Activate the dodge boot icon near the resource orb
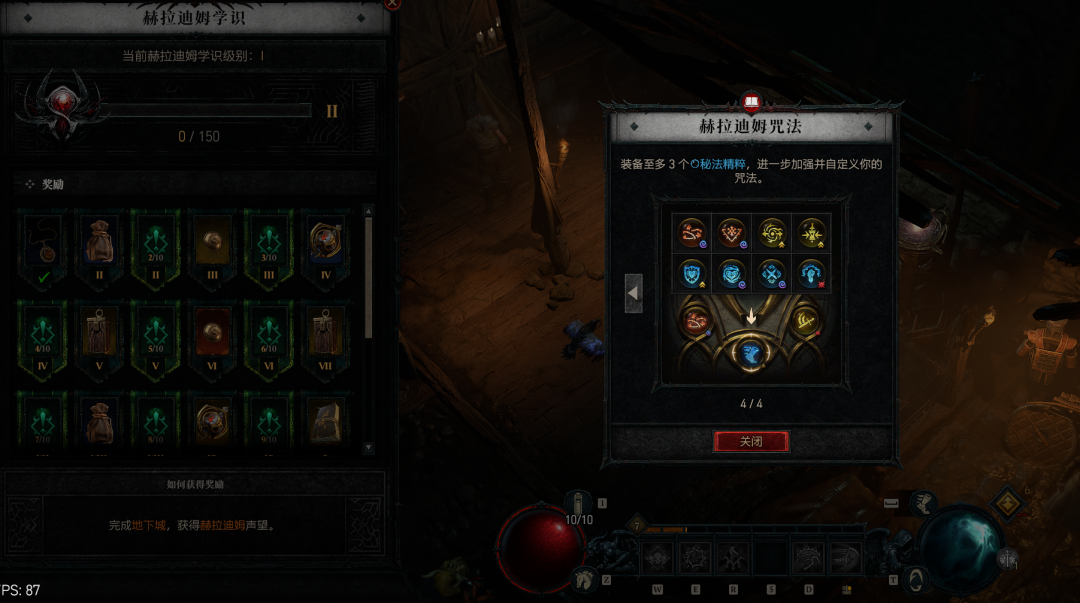 (913, 578)
